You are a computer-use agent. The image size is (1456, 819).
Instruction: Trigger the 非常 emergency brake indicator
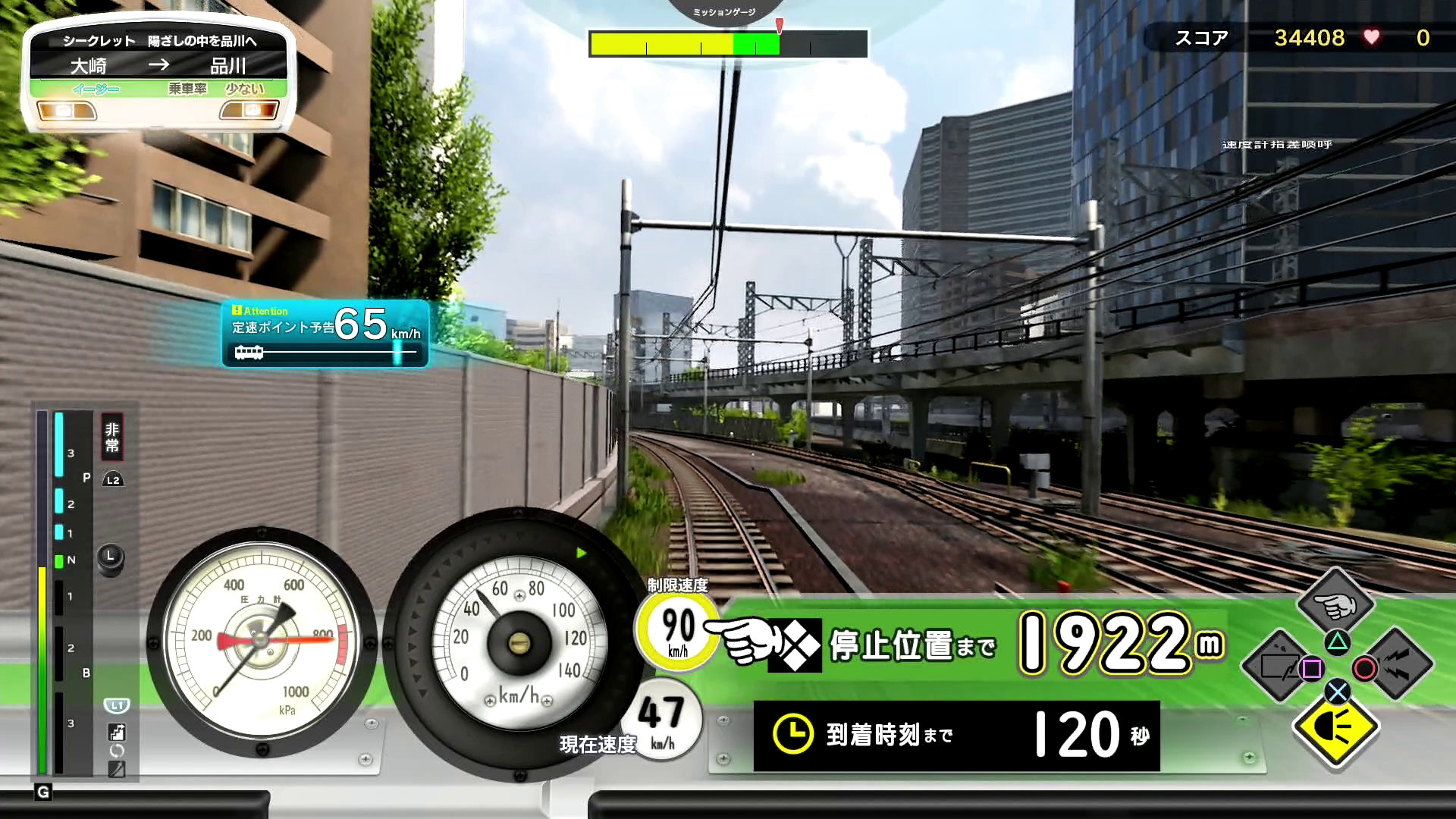pos(112,438)
